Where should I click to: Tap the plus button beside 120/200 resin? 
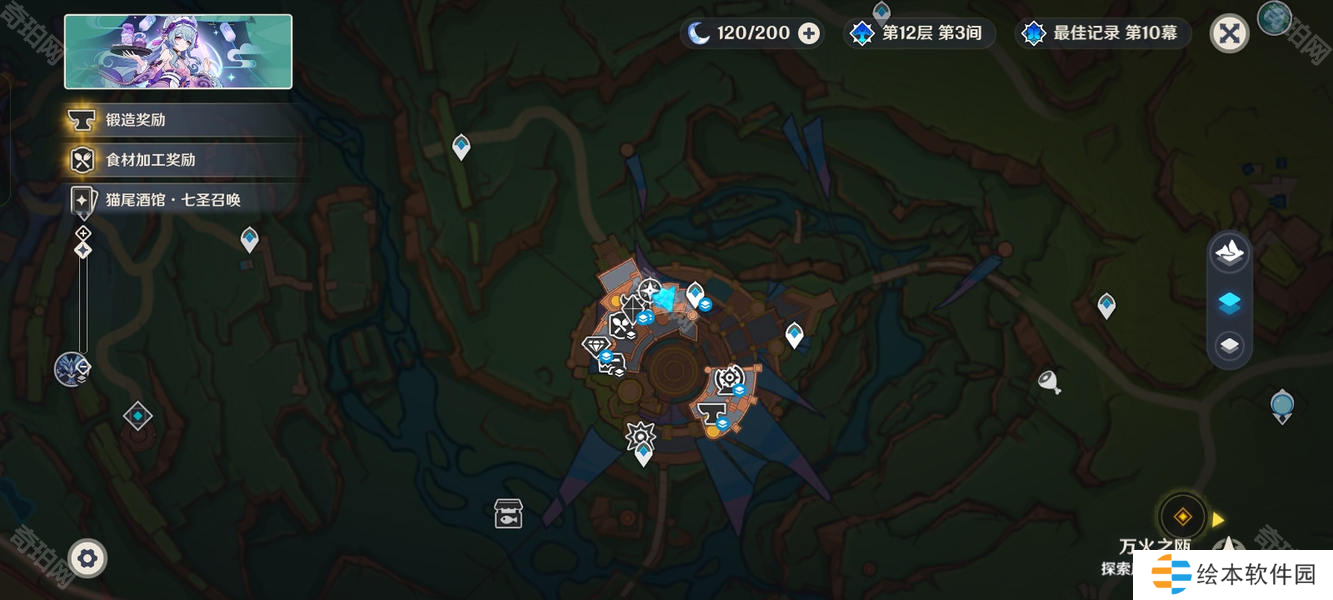tap(809, 33)
